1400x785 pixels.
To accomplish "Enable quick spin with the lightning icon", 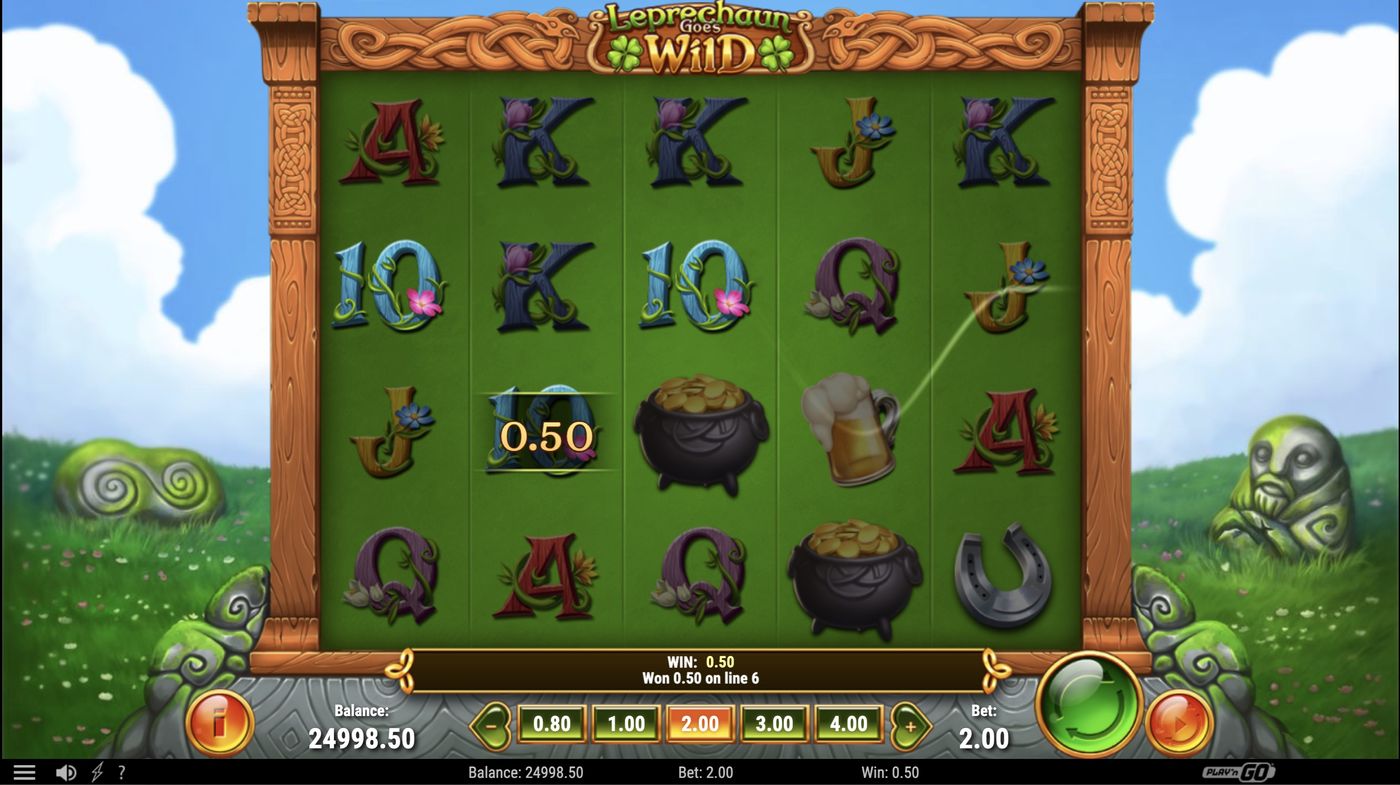I will 95,771.
